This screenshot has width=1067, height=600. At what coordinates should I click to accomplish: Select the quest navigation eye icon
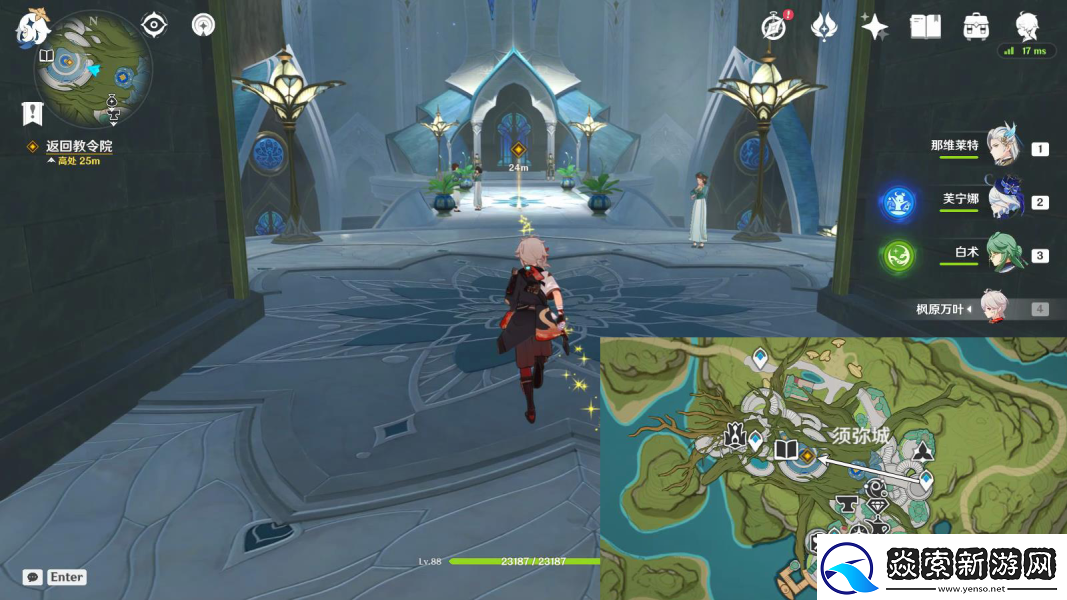(153, 25)
